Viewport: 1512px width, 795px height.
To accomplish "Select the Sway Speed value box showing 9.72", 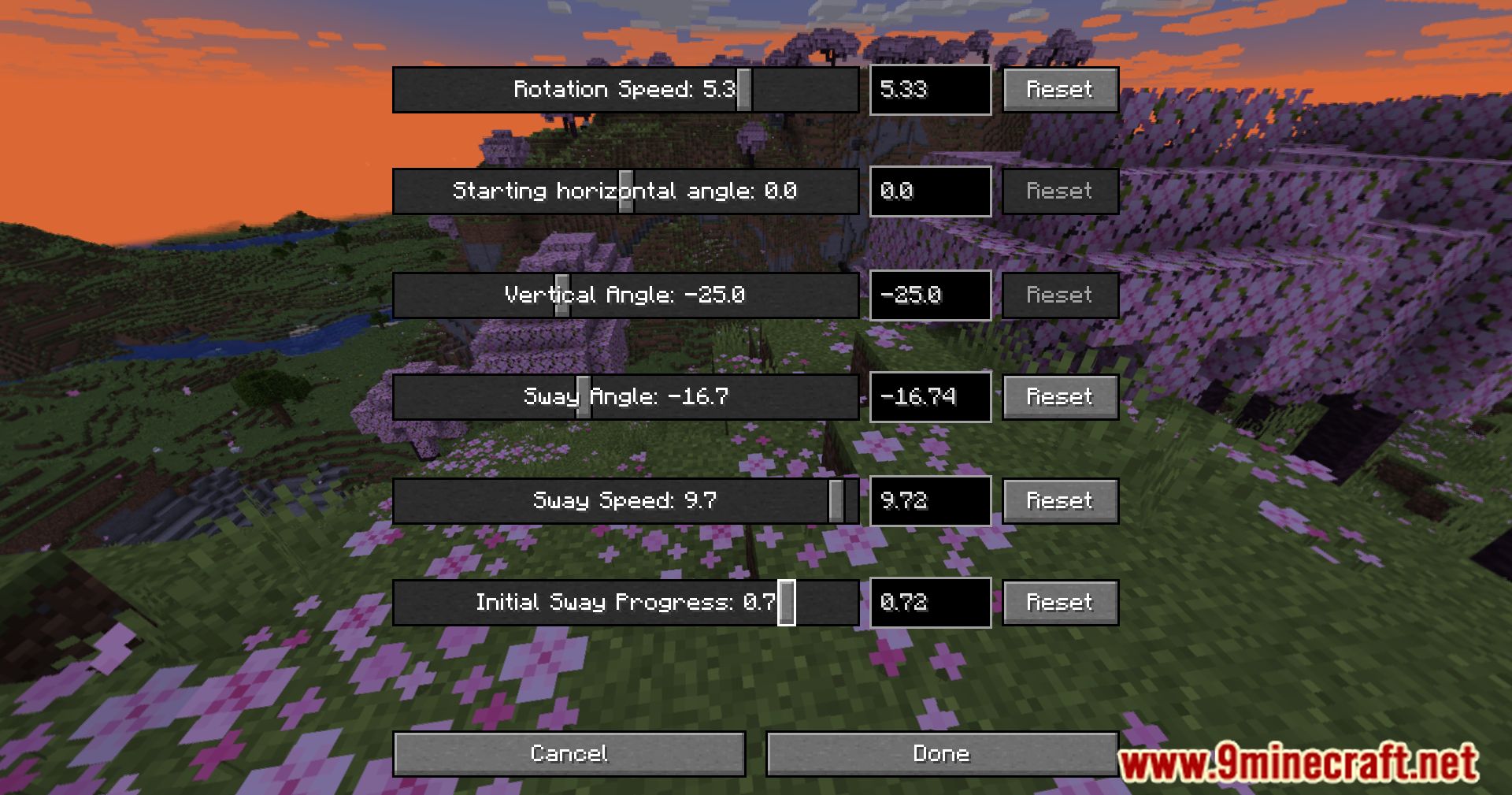I will point(929,501).
